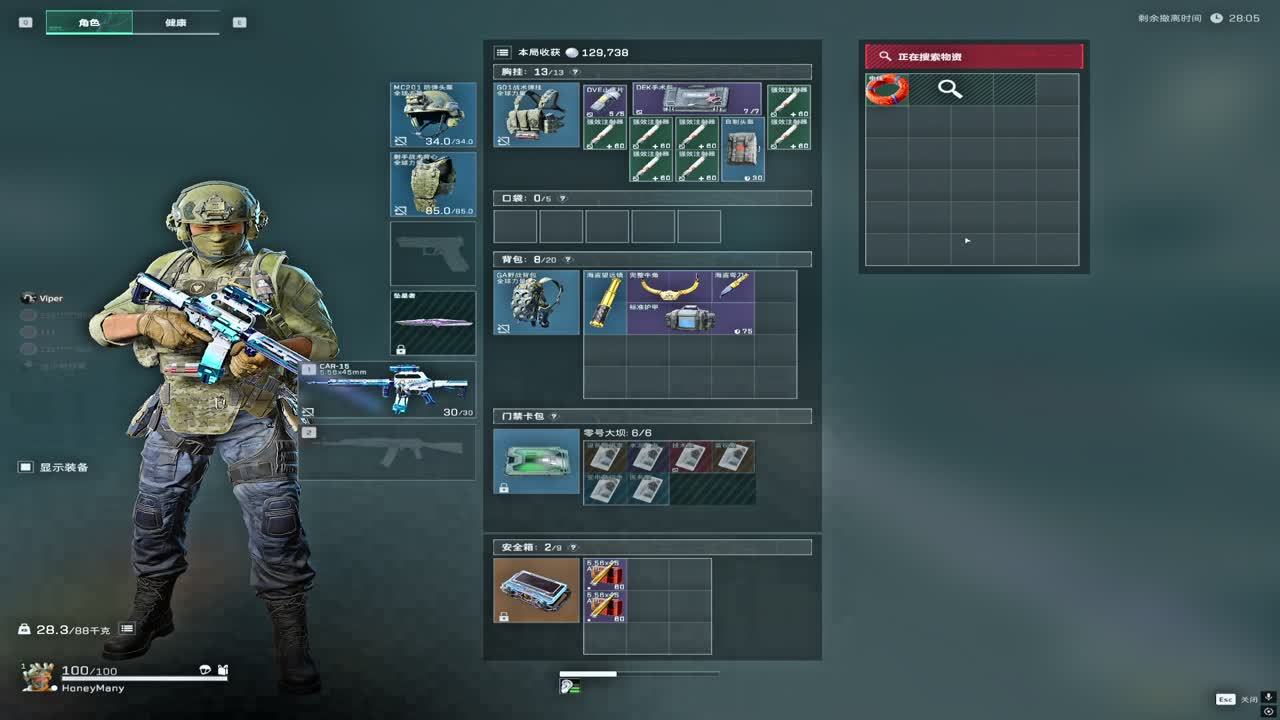Viewport: 1280px width, 720px height.
Task: Switch to the 角色 (Character) tab
Action: coord(89,22)
